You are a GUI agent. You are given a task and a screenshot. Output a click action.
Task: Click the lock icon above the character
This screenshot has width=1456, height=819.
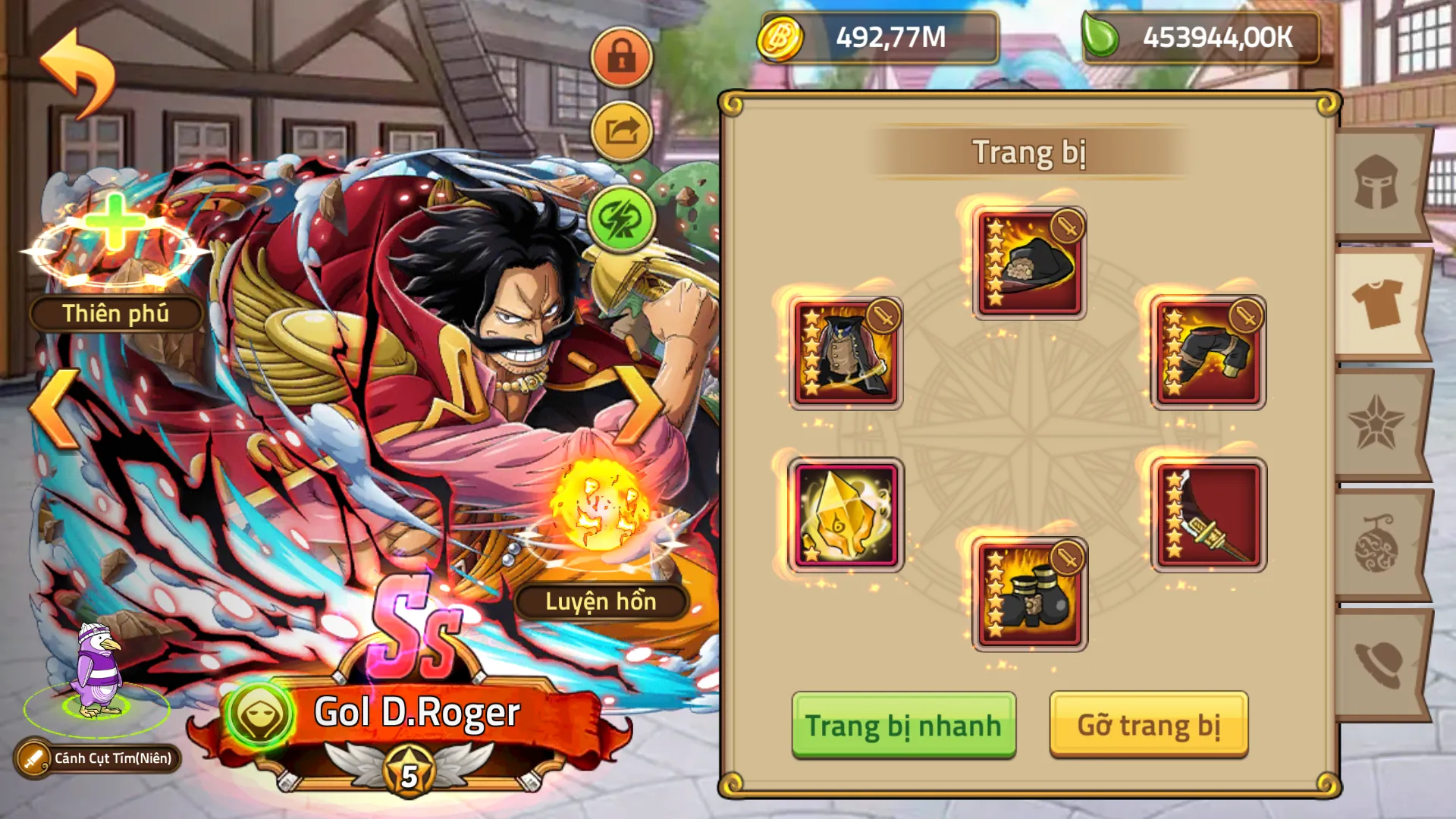coord(620,57)
